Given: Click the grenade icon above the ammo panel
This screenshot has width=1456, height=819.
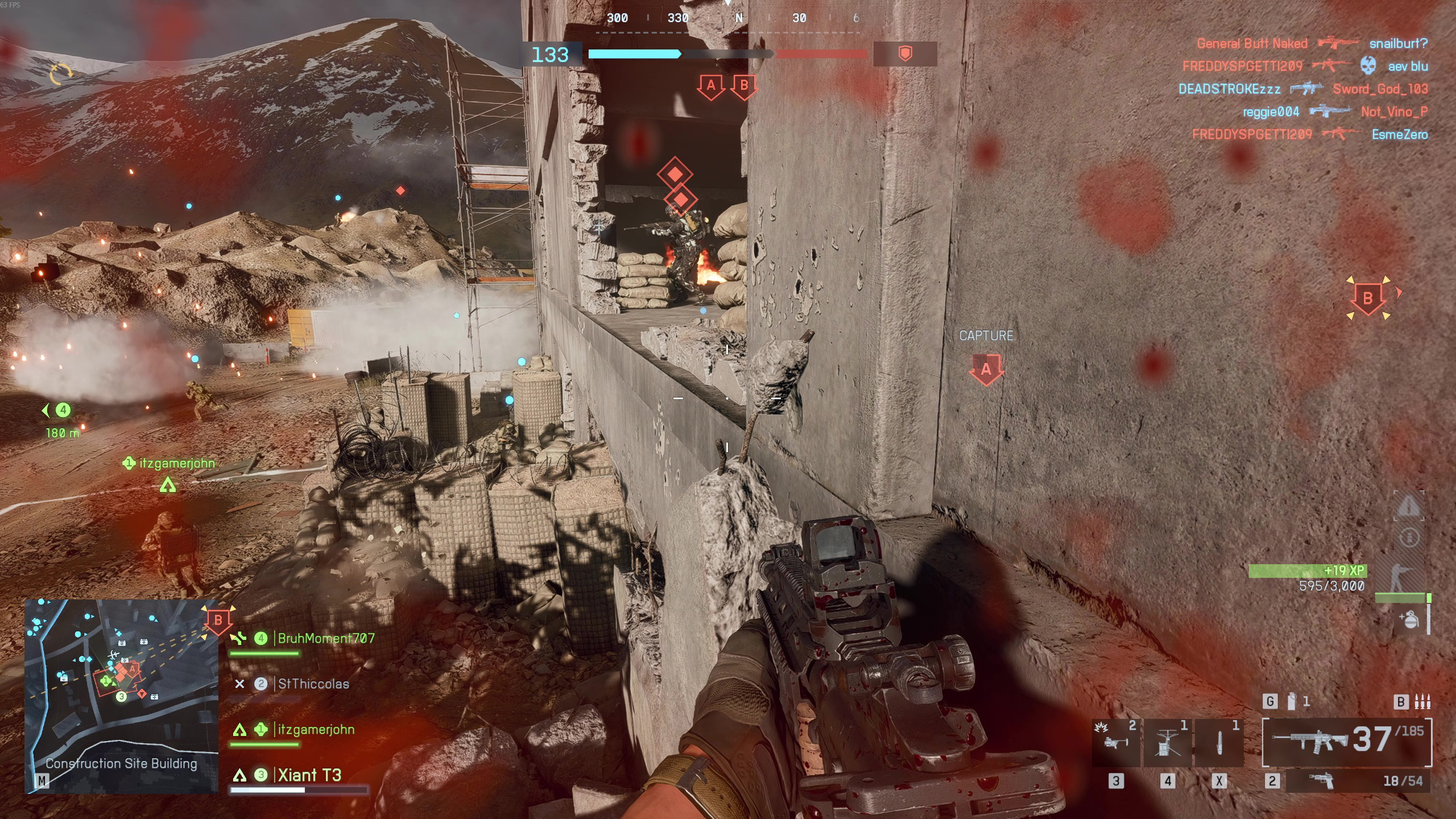Looking at the screenshot, I should click(1292, 702).
